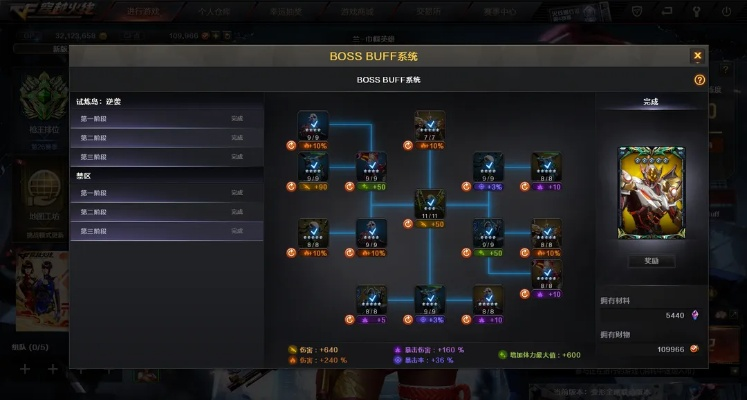Close the BOSS BUFF系统 window
Screen dimensions: 747x400
[697, 56]
